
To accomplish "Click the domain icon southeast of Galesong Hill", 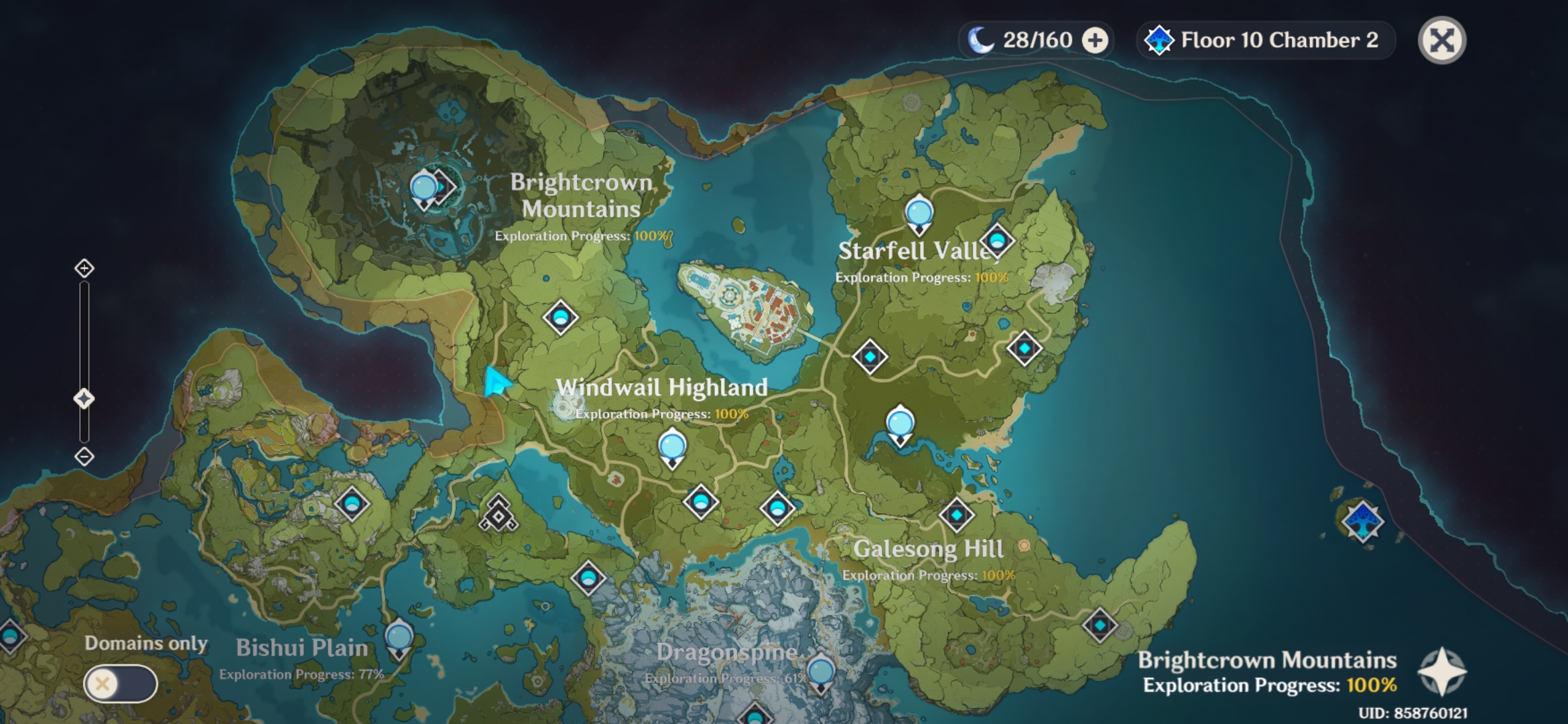I will (x=1101, y=623).
